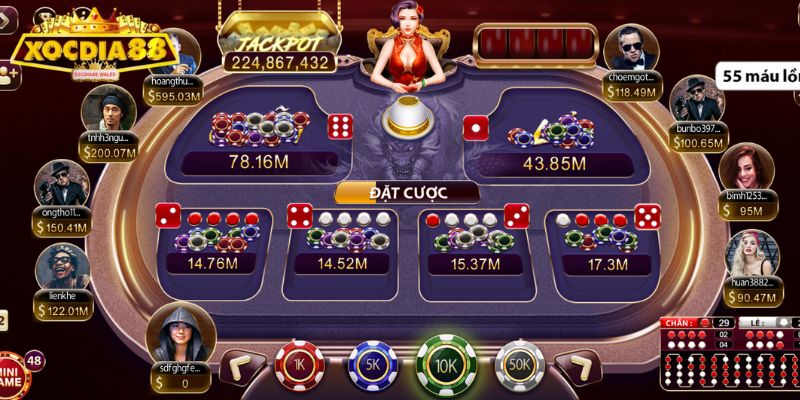This screenshot has width=800, height=400.
Task: Click the left chip-scroll arrow
Action: coord(241,367)
